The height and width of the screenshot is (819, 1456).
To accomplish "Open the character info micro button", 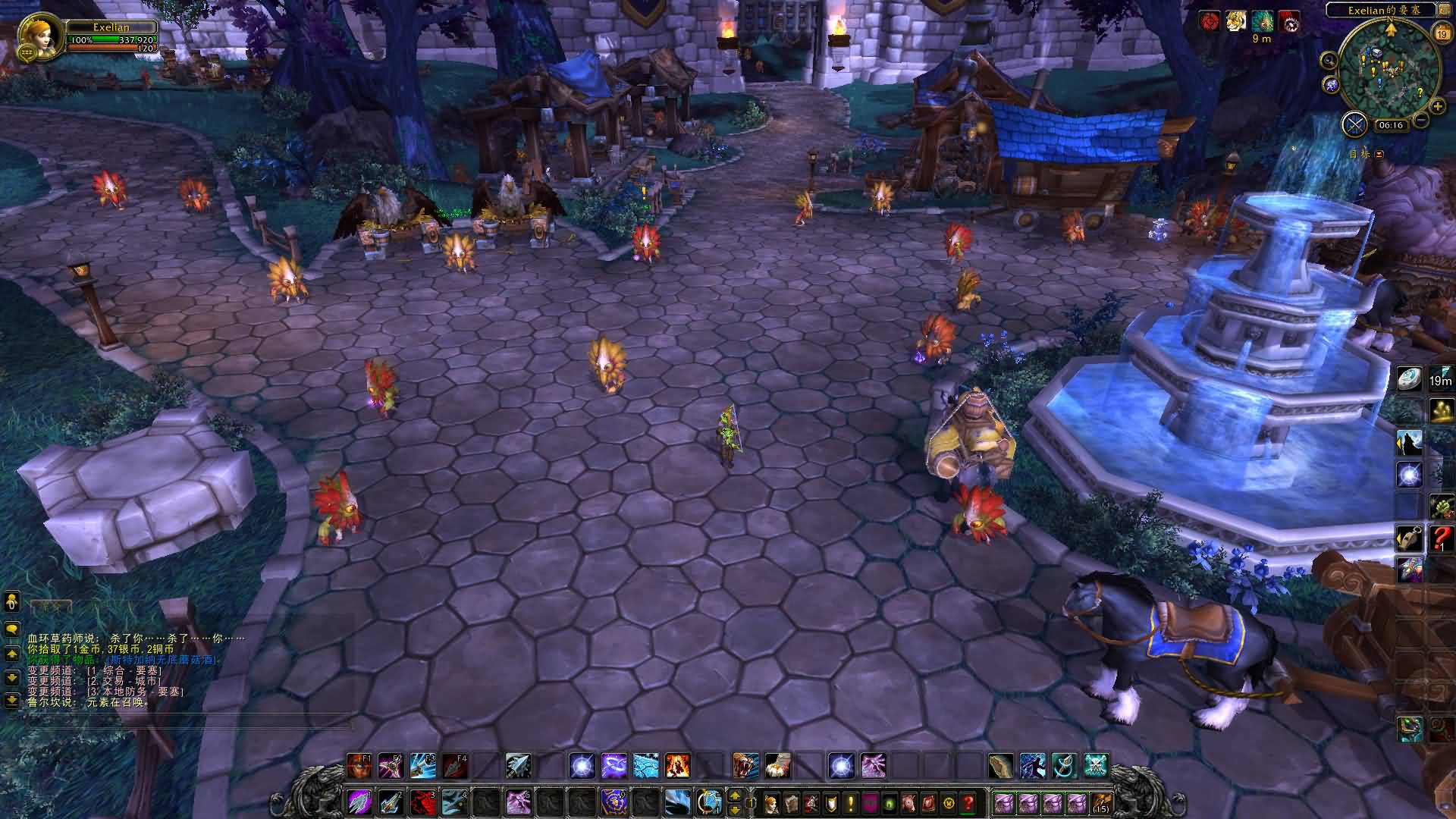I will click(x=772, y=802).
